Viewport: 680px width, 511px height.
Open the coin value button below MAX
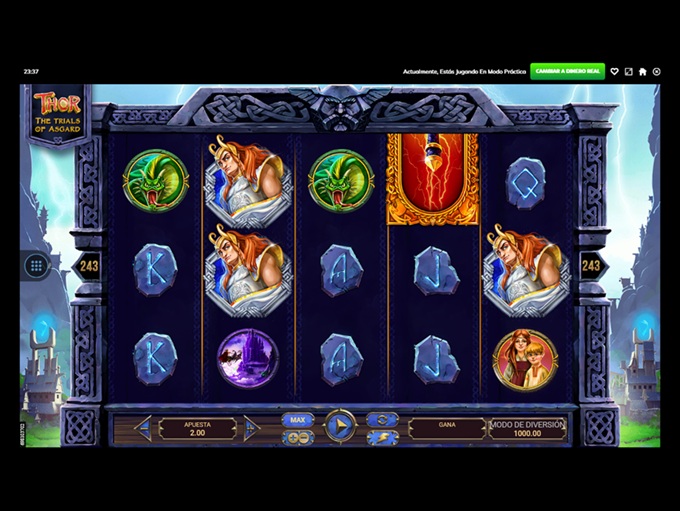click(297, 437)
